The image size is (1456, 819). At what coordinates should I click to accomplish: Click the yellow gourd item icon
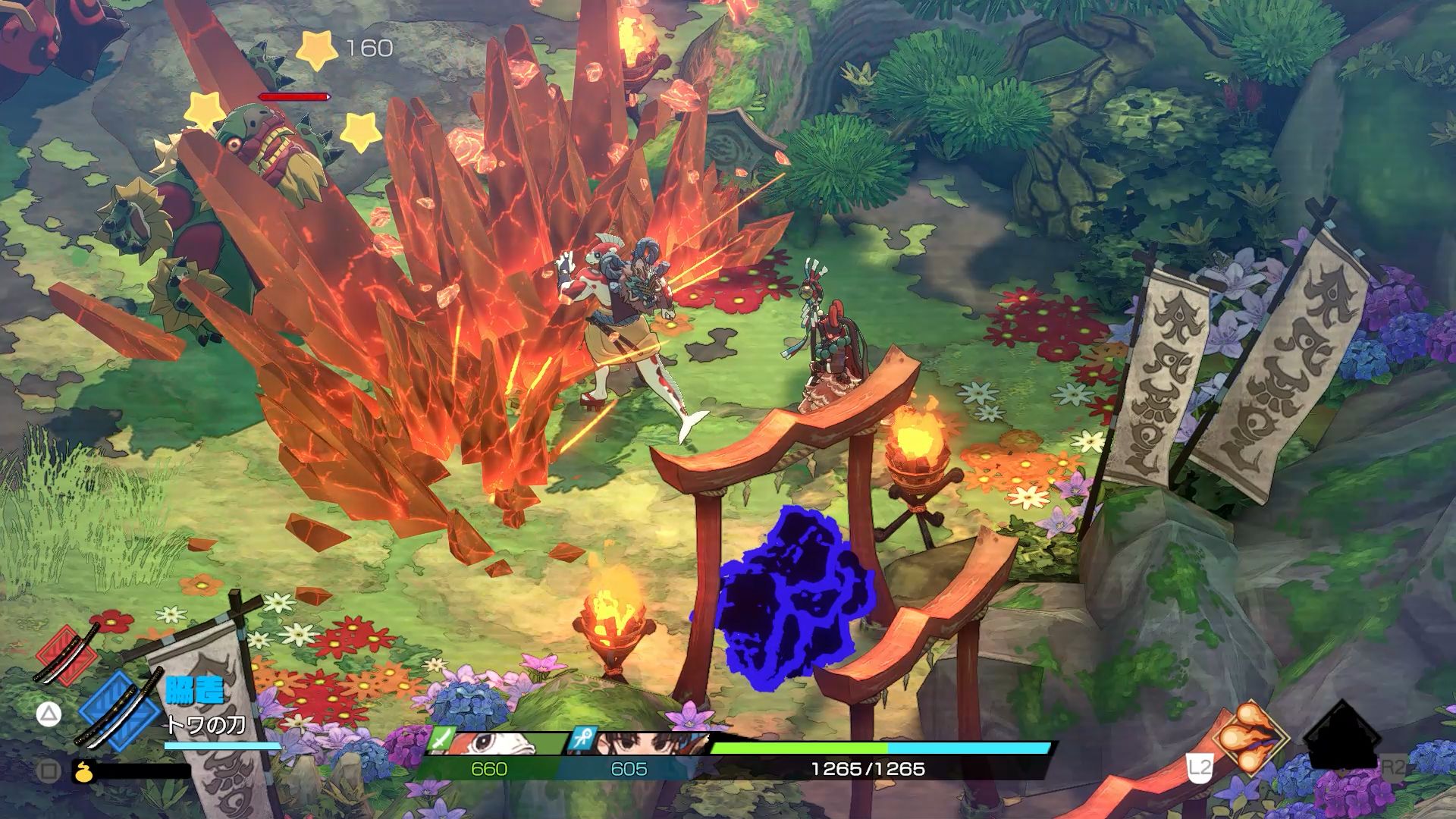[81, 771]
